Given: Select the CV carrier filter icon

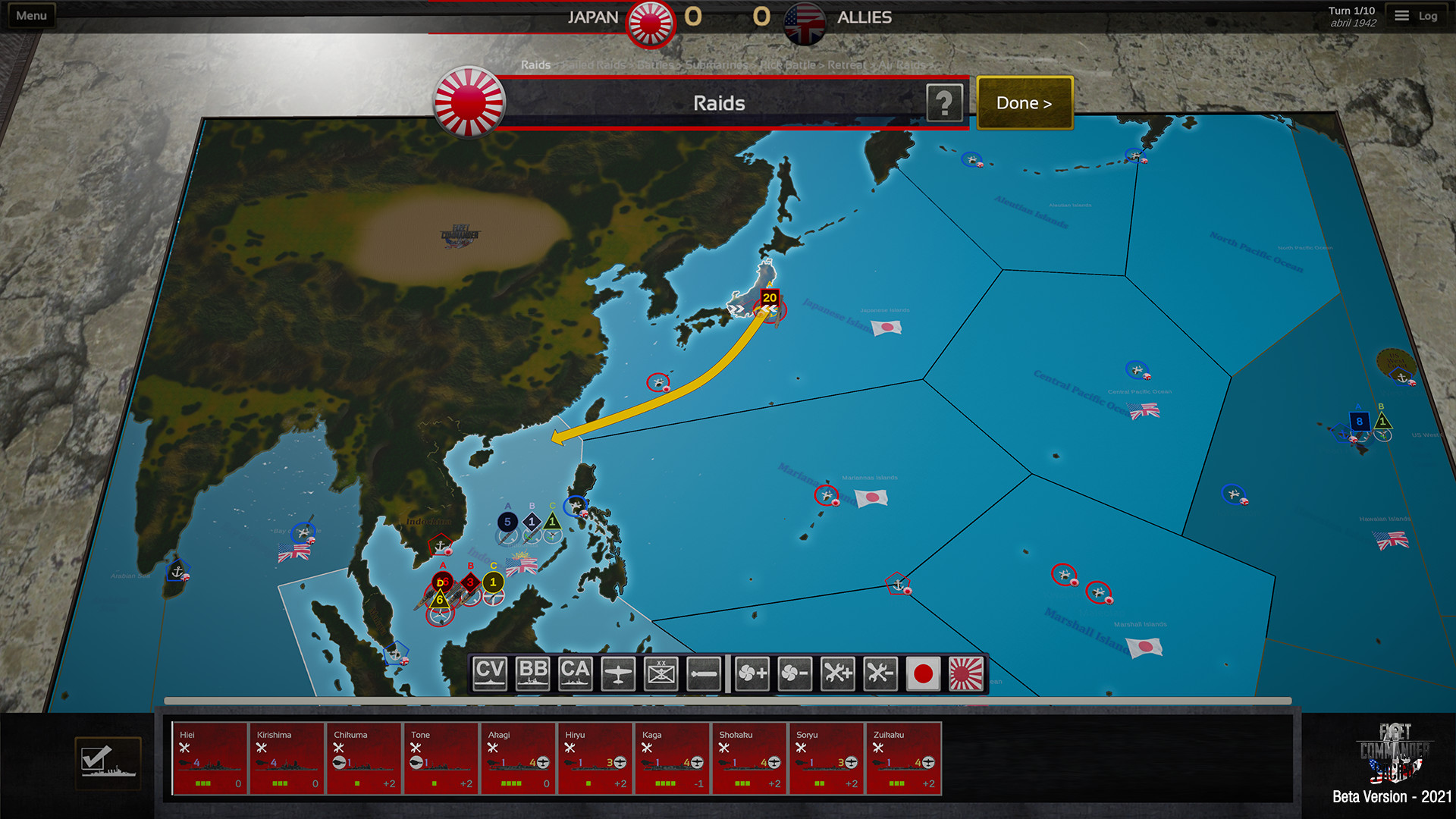Looking at the screenshot, I should (x=489, y=673).
